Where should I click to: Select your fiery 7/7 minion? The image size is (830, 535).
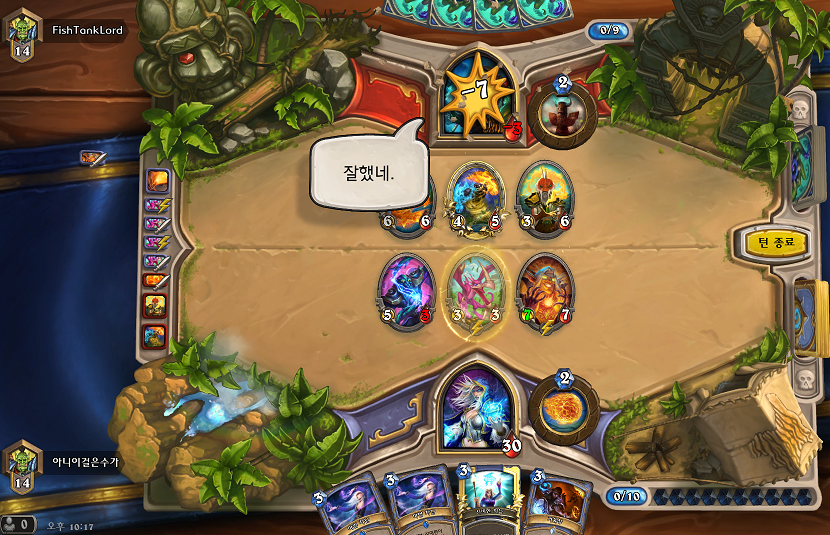544,291
